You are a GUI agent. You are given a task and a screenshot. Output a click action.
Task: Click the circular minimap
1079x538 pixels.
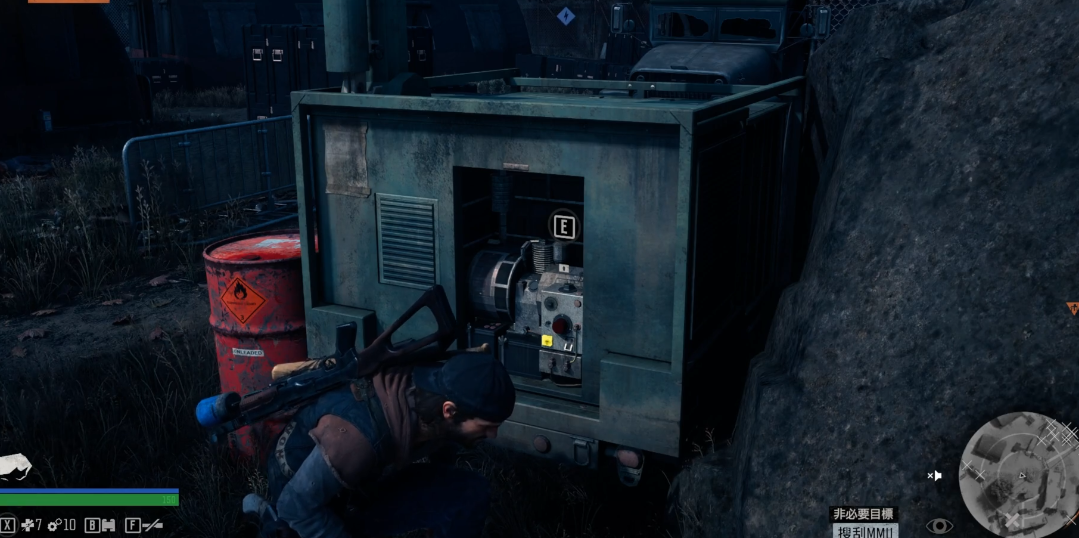1018,473
